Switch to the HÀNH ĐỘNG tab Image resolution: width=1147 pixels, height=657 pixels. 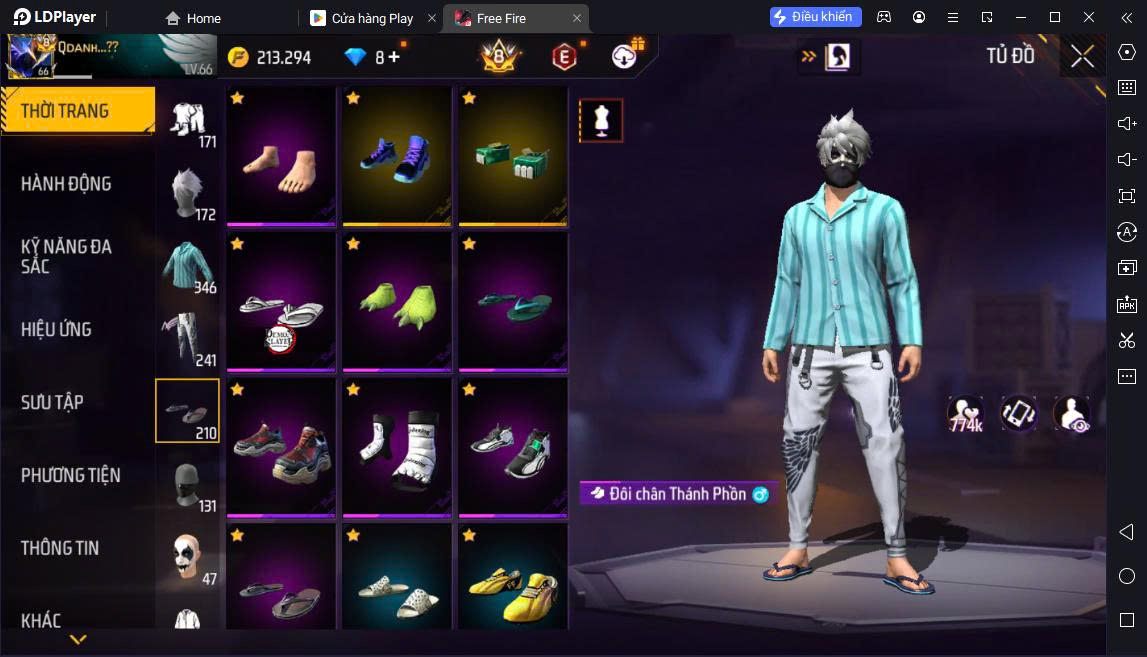[66, 183]
